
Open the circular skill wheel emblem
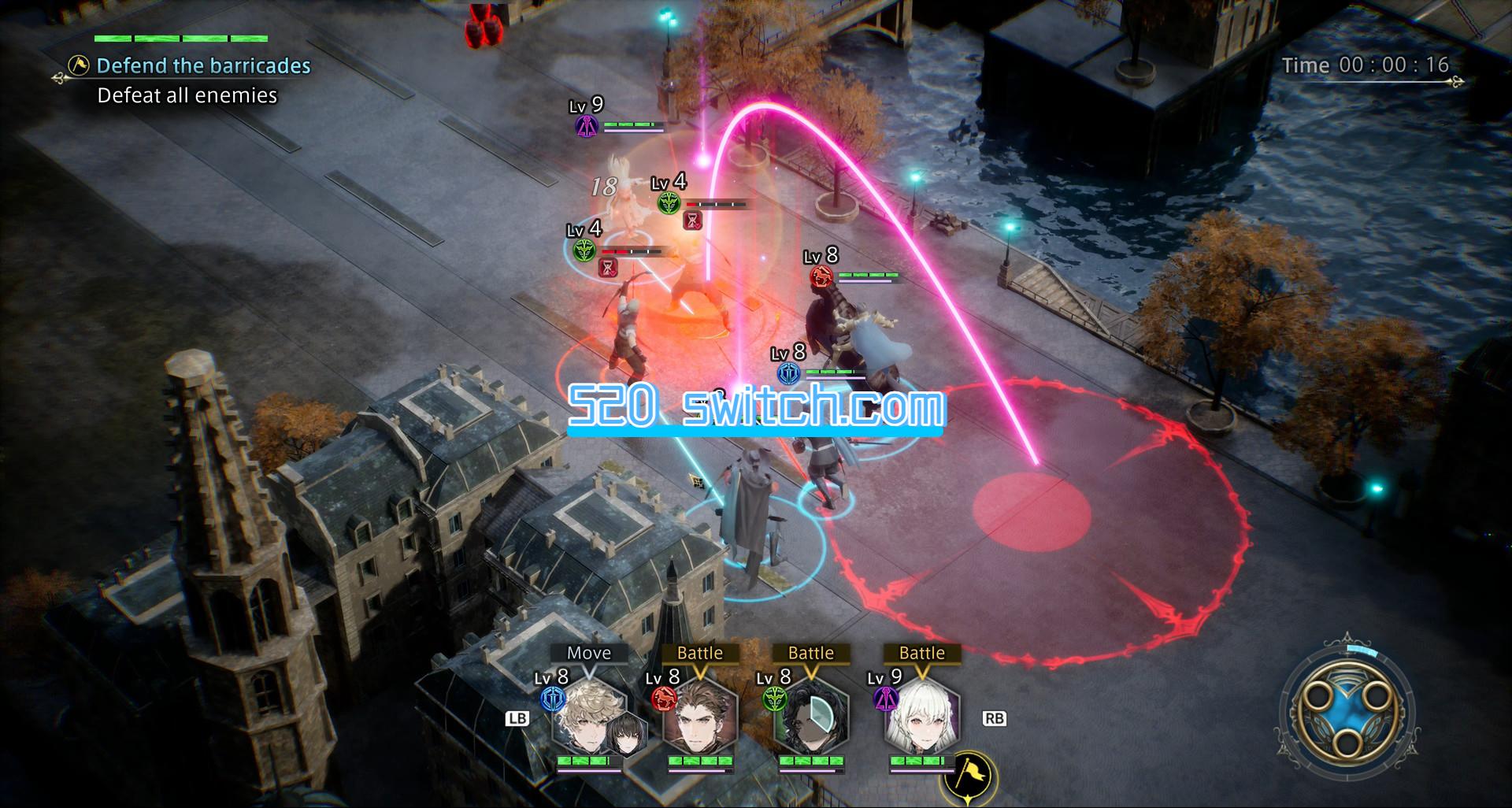[x=1347, y=712]
